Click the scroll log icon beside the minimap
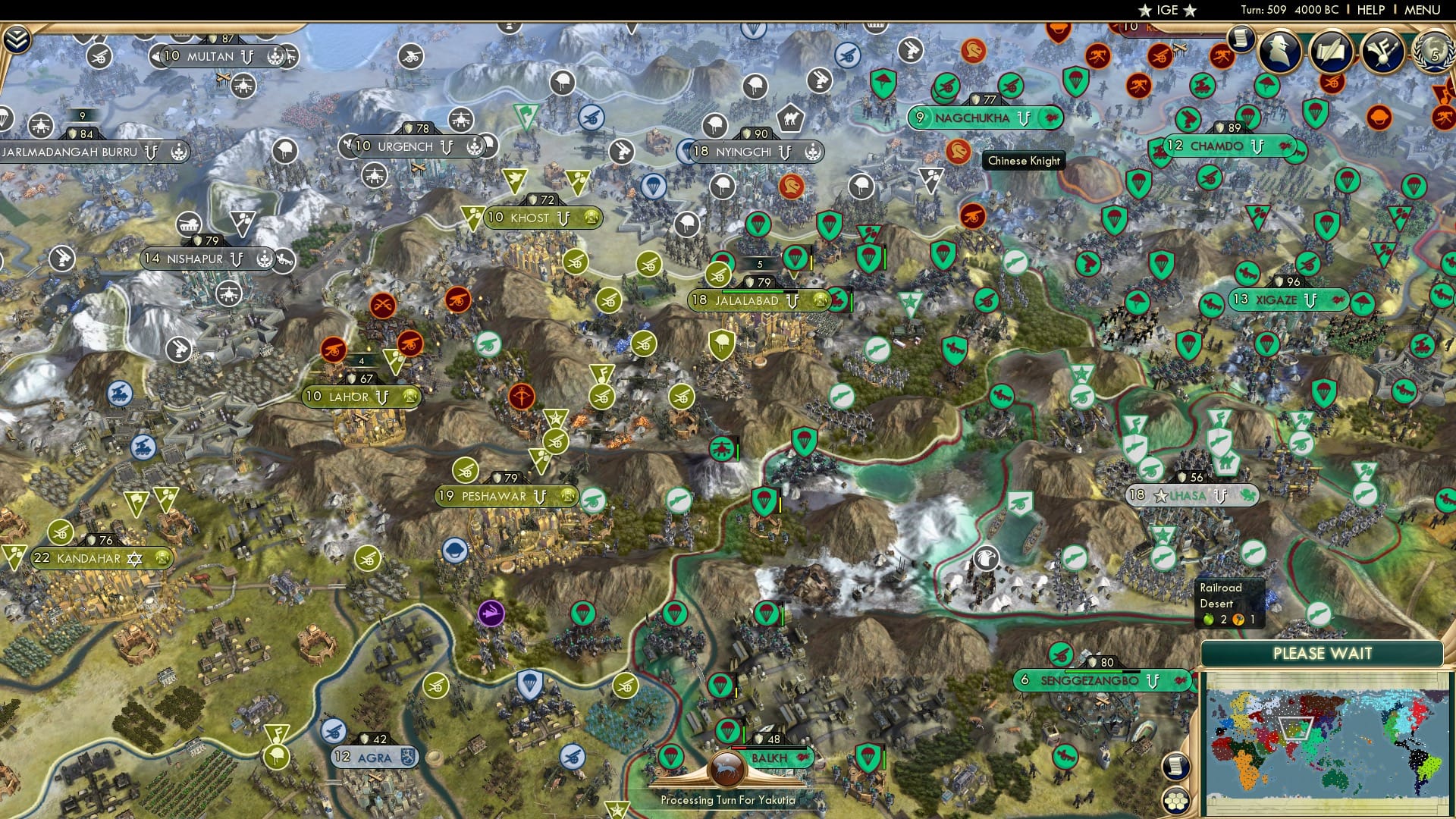The width and height of the screenshot is (1456, 819). pyautogui.click(x=1177, y=765)
